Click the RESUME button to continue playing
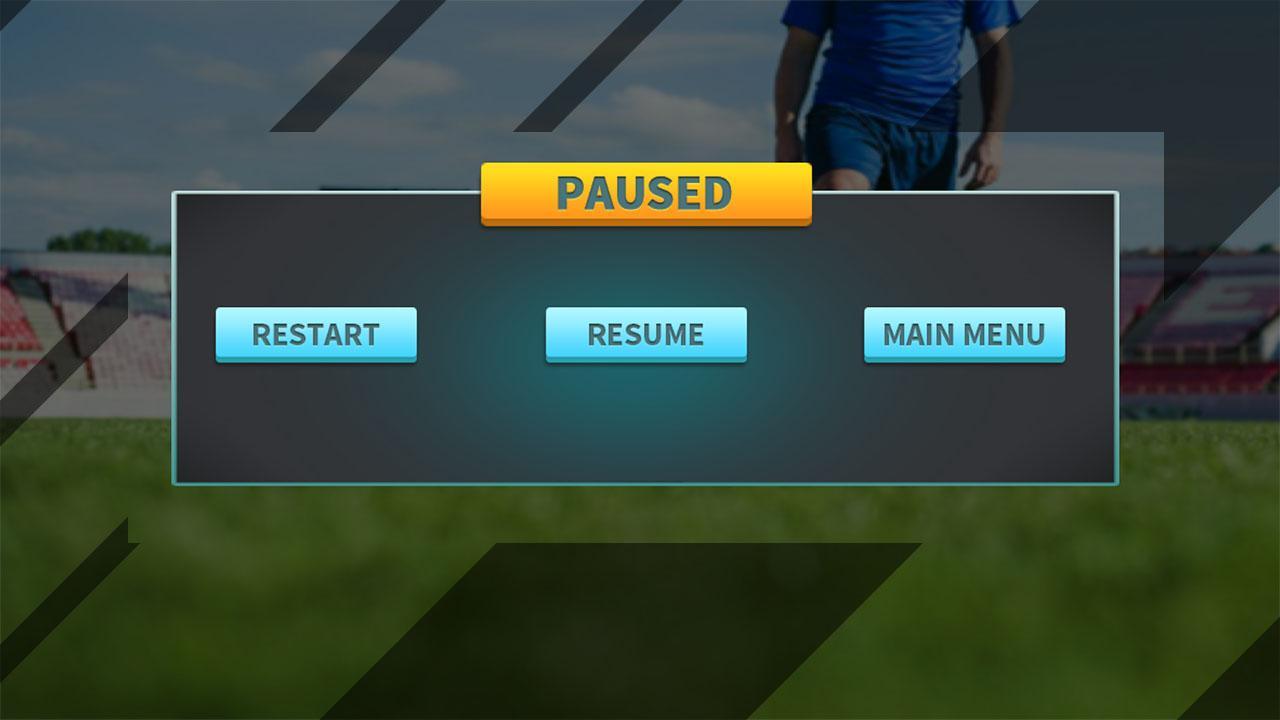Image resolution: width=1280 pixels, height=720 pixels. [x=646, y=335]
